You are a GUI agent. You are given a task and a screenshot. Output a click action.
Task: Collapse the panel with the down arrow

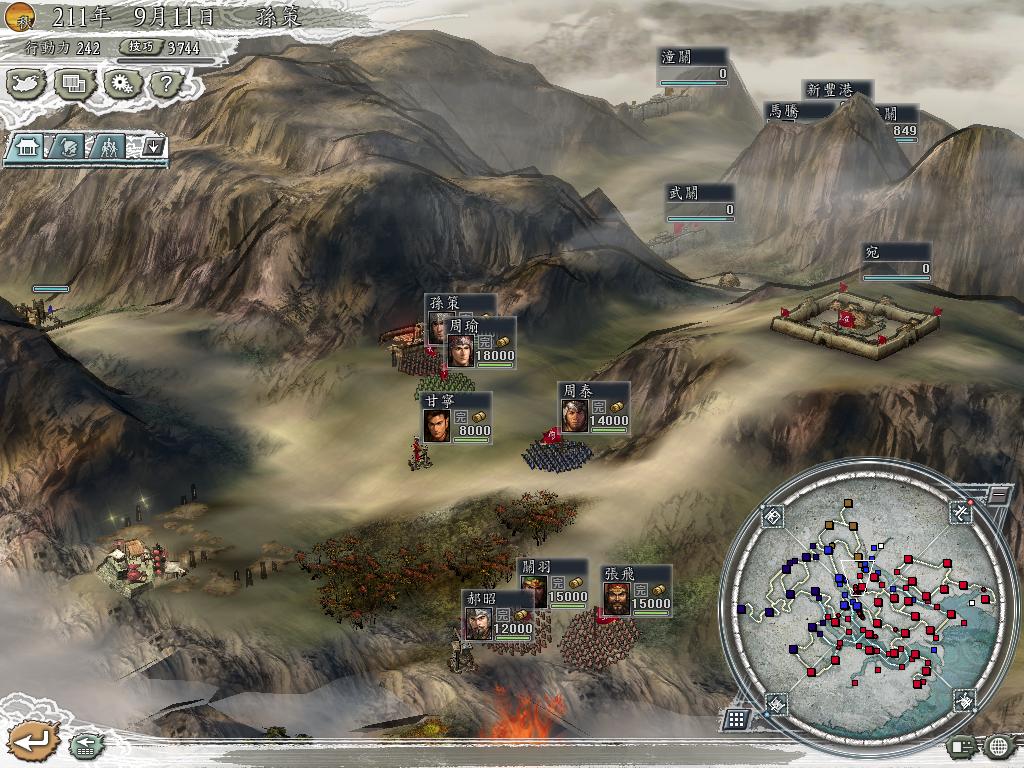click(x=153, y=147)
